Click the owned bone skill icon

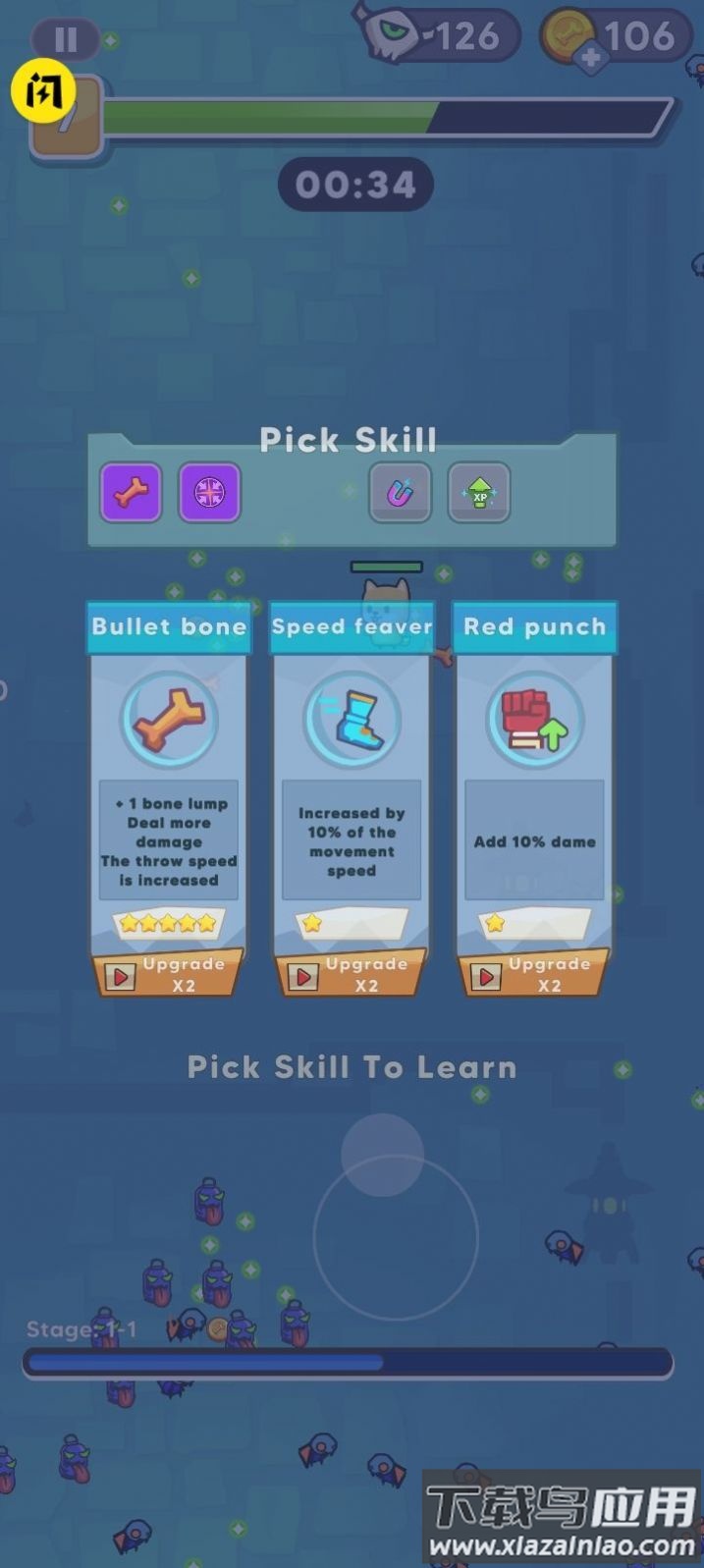point(131,493)
